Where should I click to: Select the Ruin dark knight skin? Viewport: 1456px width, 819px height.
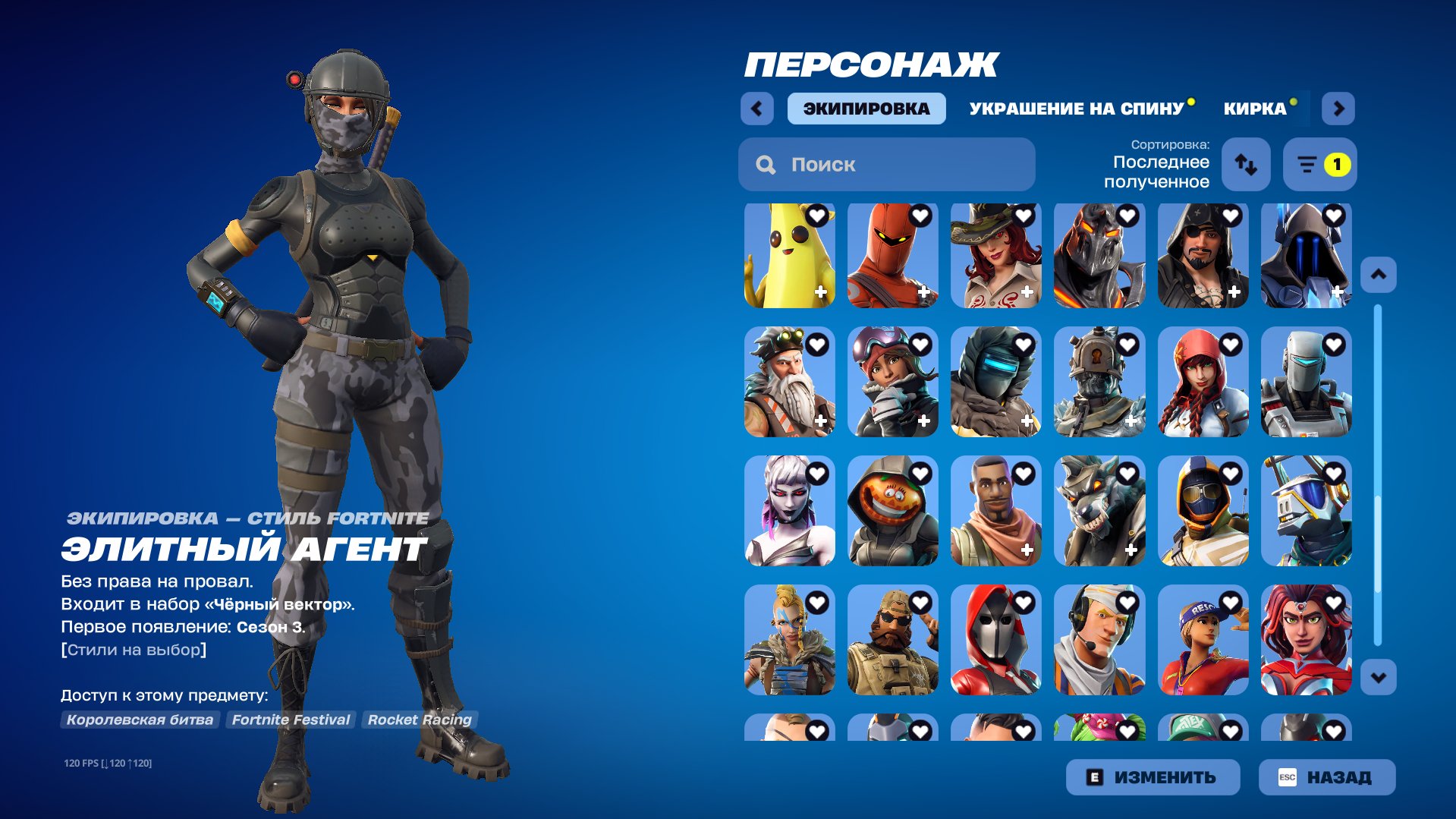[1098, 258]
